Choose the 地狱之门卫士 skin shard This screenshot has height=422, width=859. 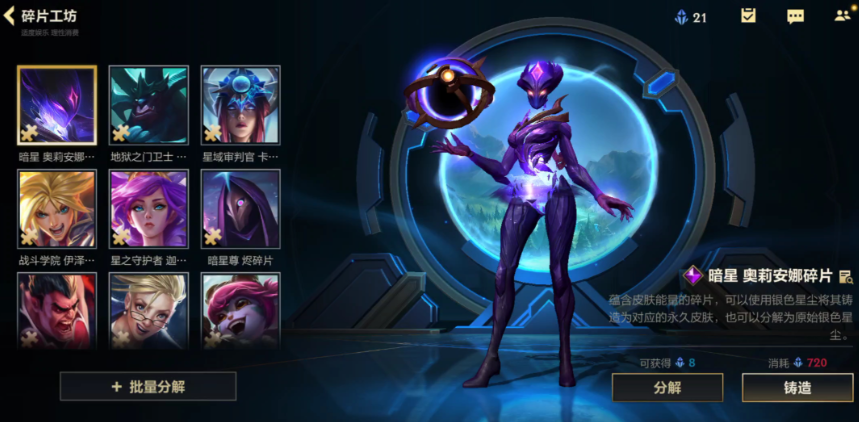[x=148, y=105]
